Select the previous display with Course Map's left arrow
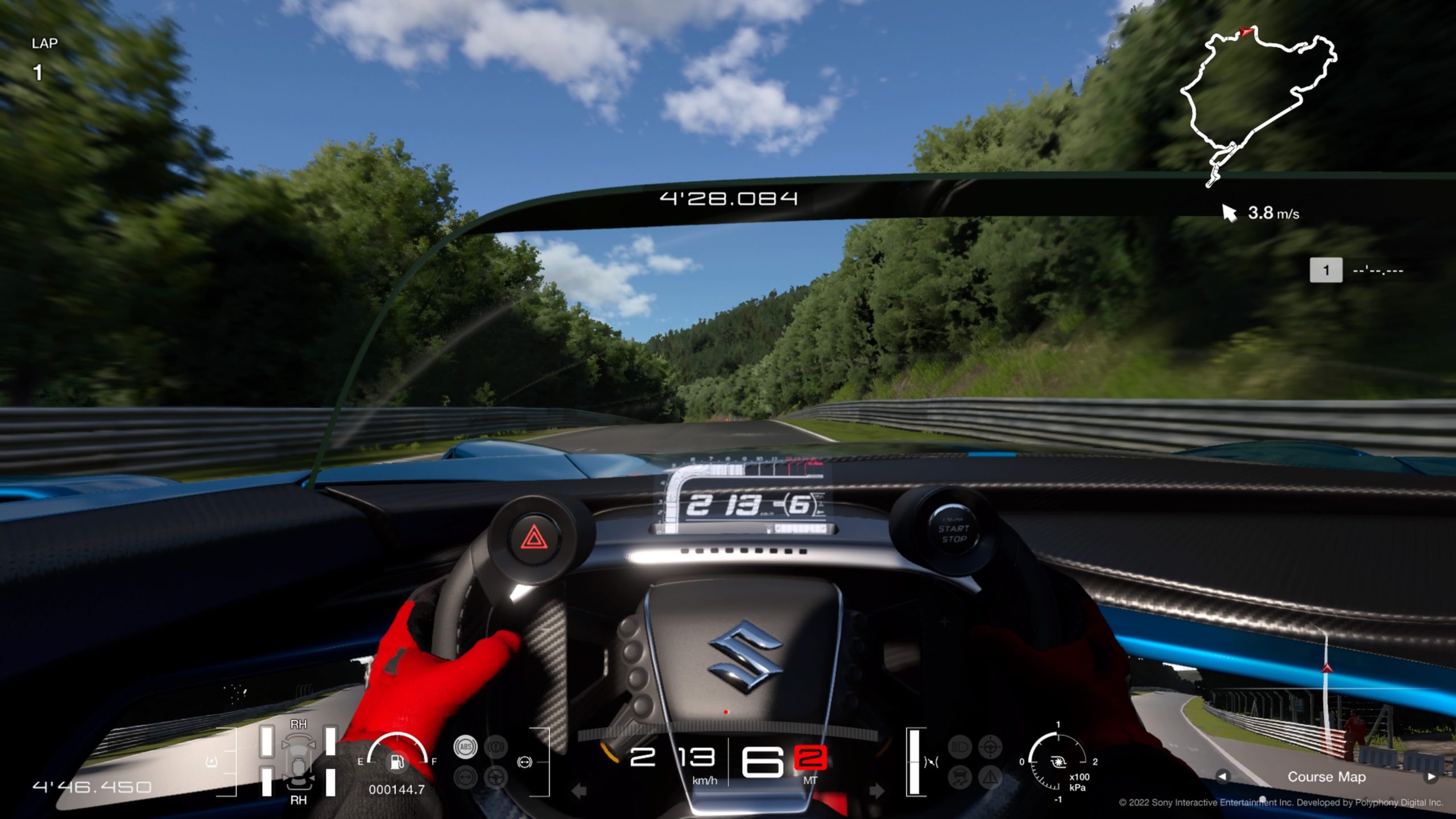 pos(1223,776)
